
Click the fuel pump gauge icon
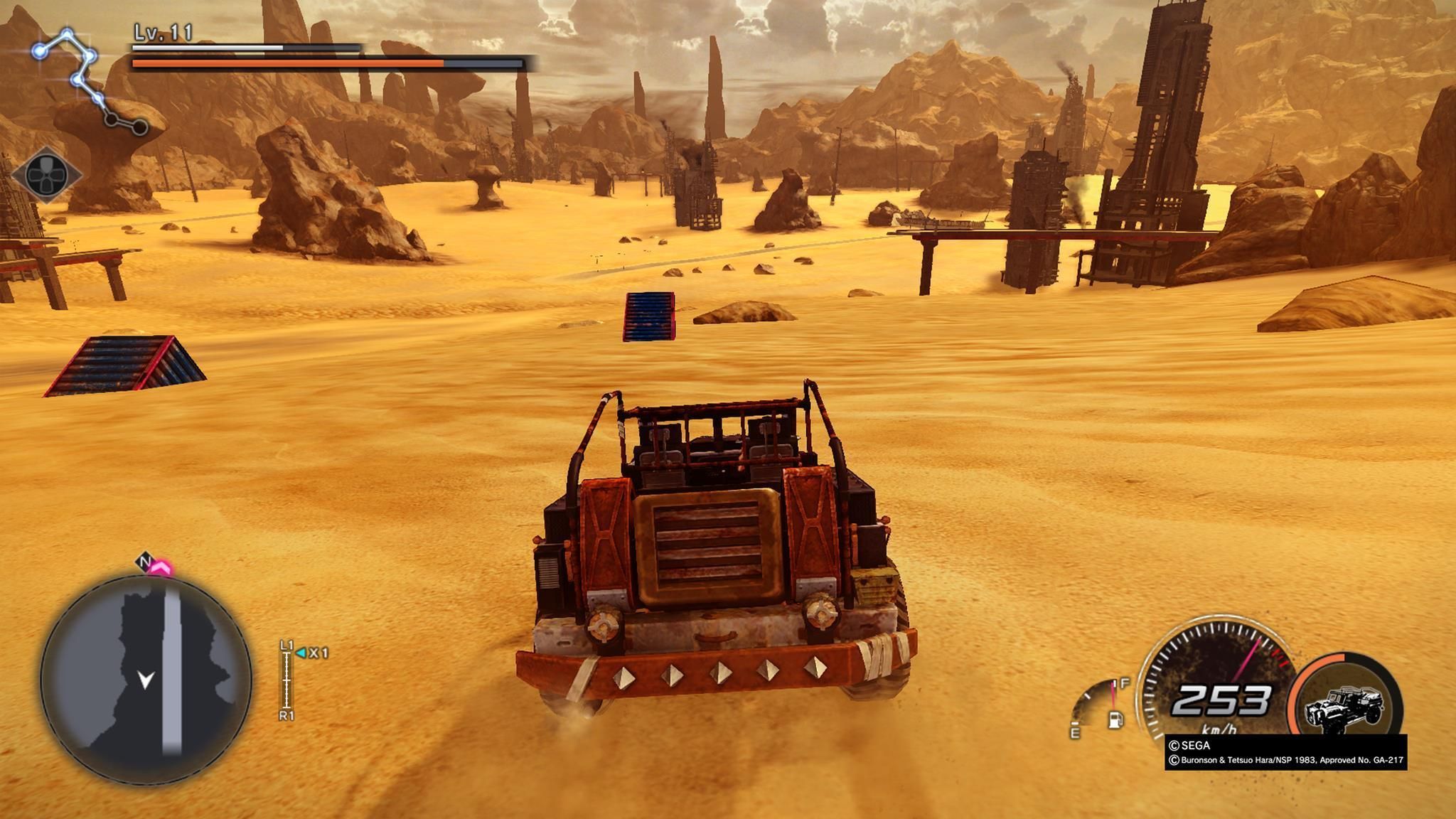[x=1115, y=719]
